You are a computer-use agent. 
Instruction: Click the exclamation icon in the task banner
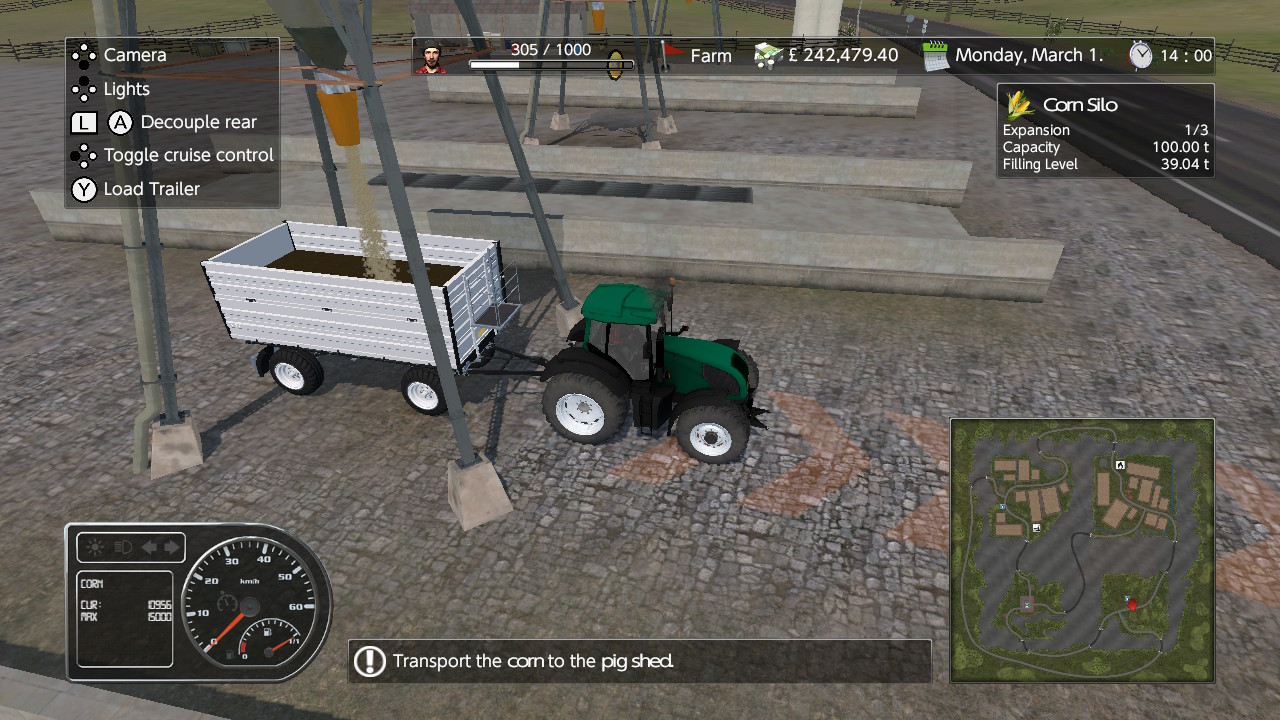369,661
